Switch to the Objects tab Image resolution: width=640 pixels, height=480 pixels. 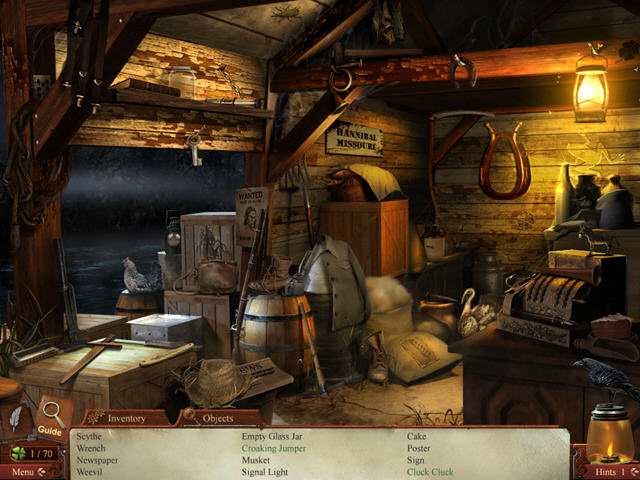[217, 418]
